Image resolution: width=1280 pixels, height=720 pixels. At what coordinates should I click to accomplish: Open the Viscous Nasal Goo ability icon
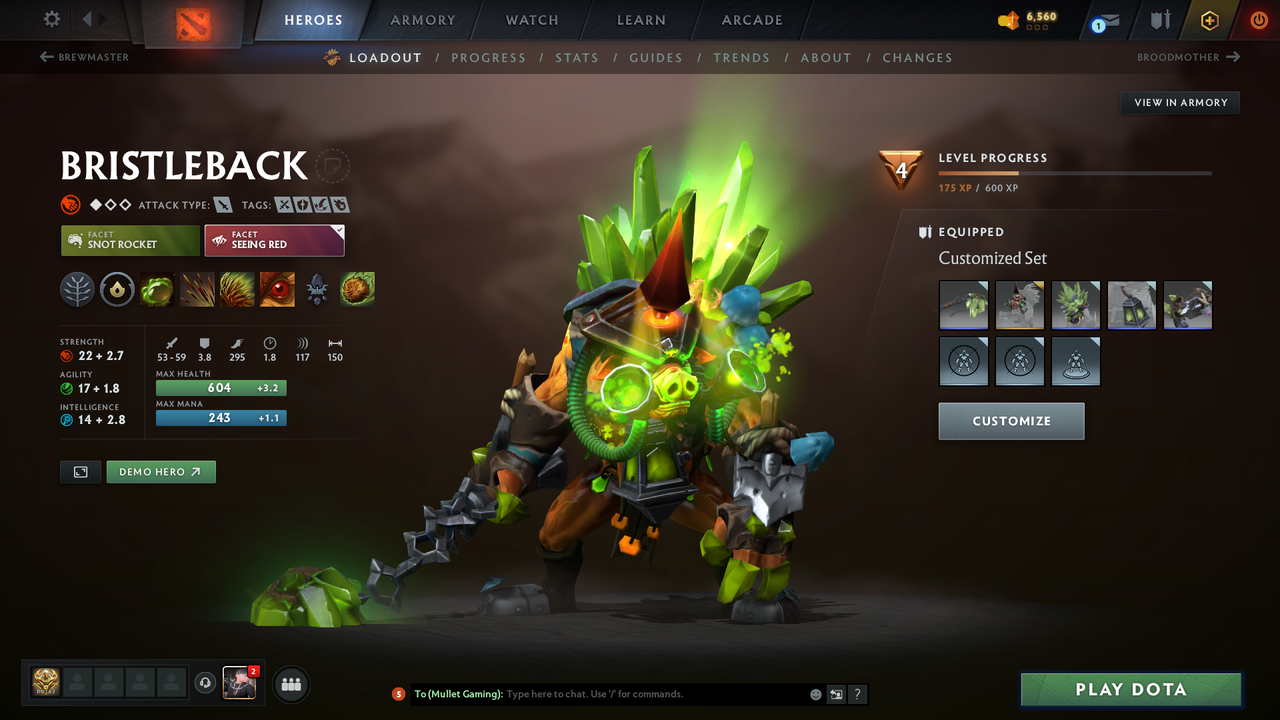coord(157,290)
